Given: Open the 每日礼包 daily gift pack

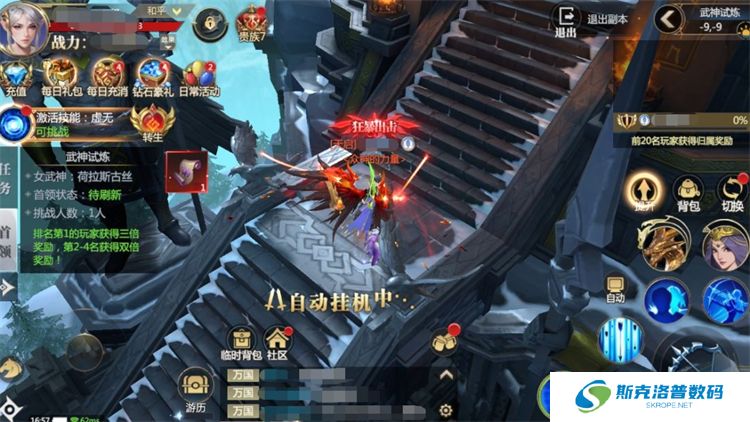Looking at the screenshot, I should tap(62, 74).
